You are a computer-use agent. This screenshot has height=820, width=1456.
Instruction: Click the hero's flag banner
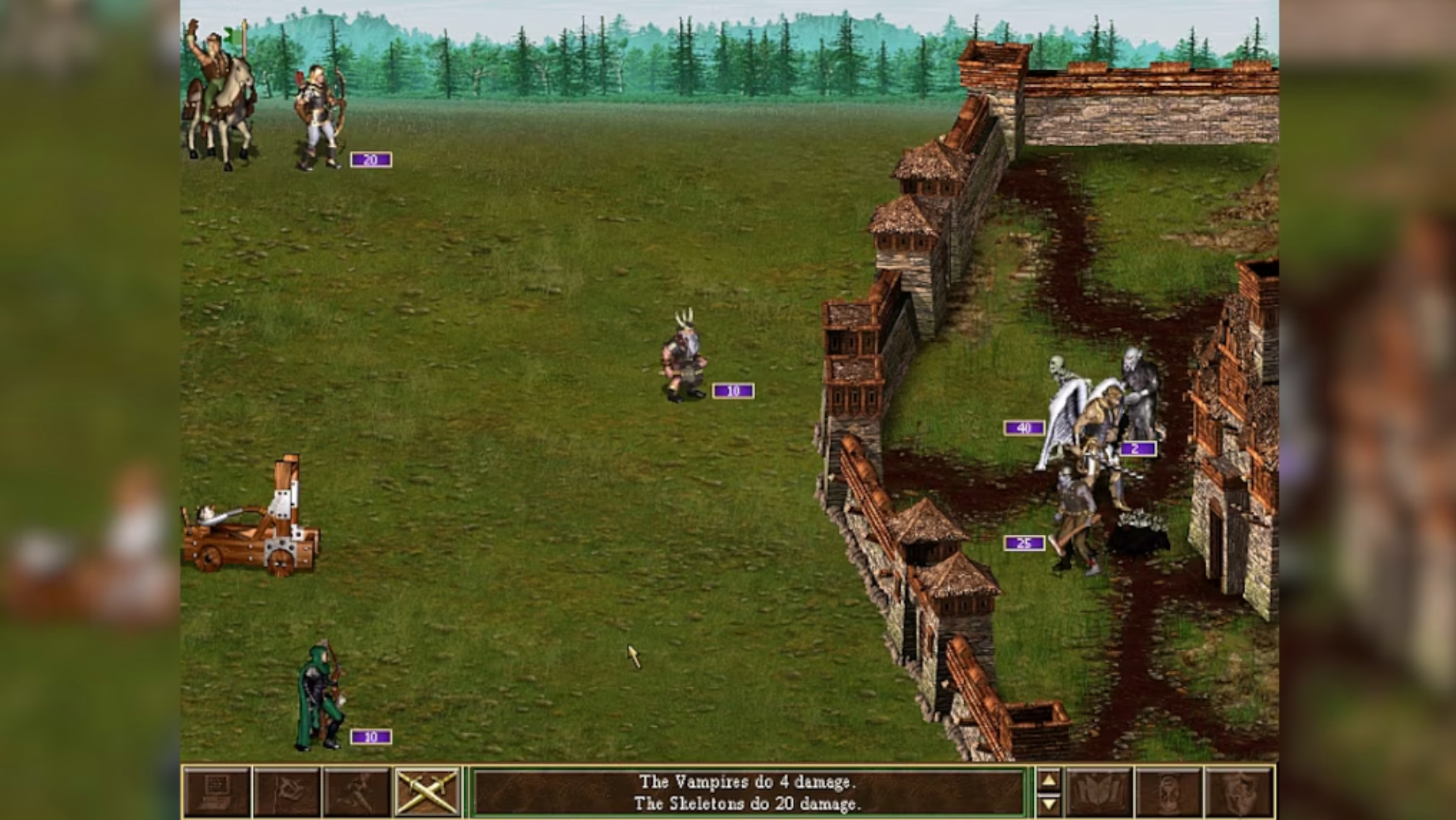pyautogui.click(x=231, y=36)
